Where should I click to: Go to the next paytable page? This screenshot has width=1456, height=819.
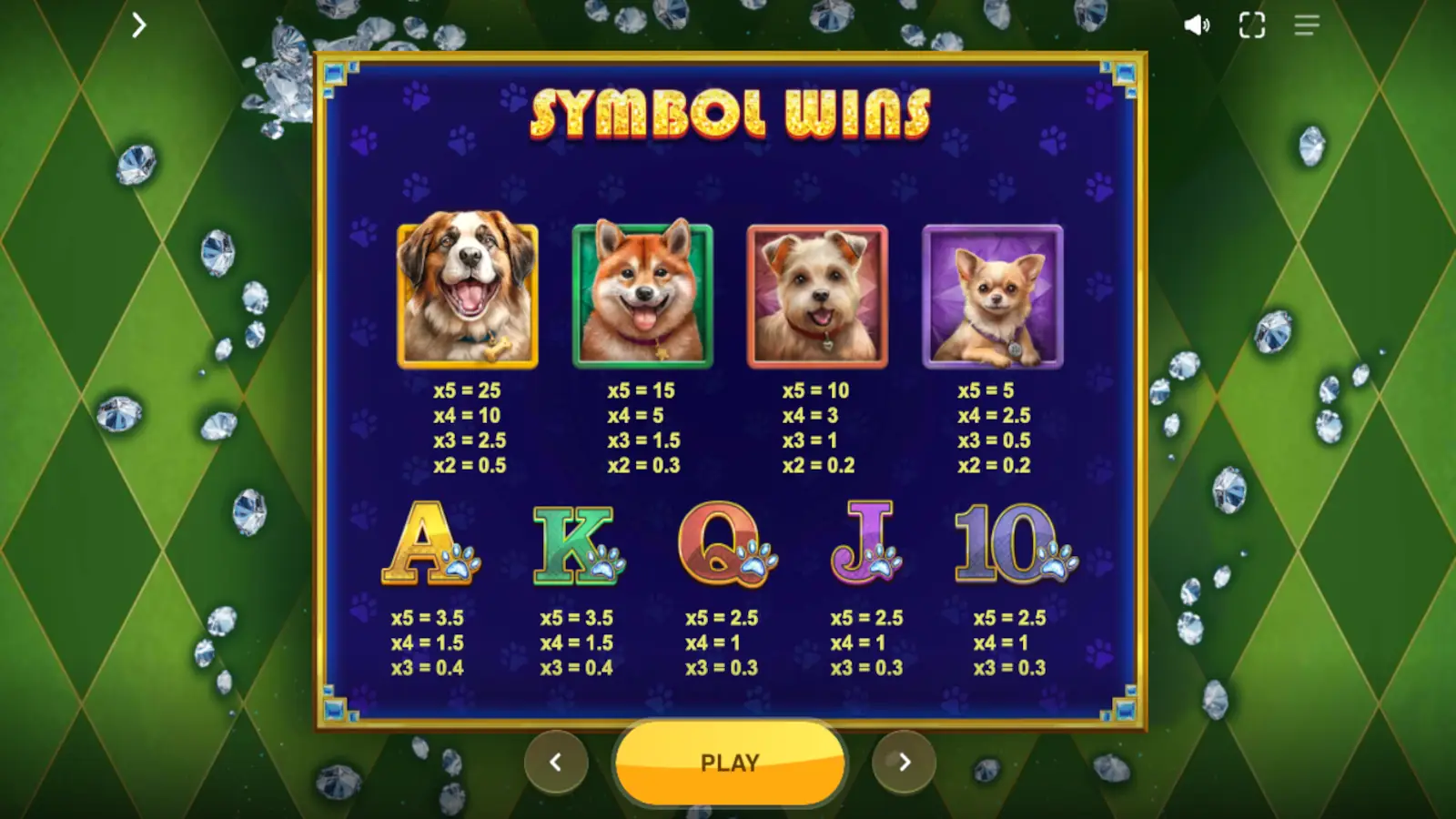[903, 763]
